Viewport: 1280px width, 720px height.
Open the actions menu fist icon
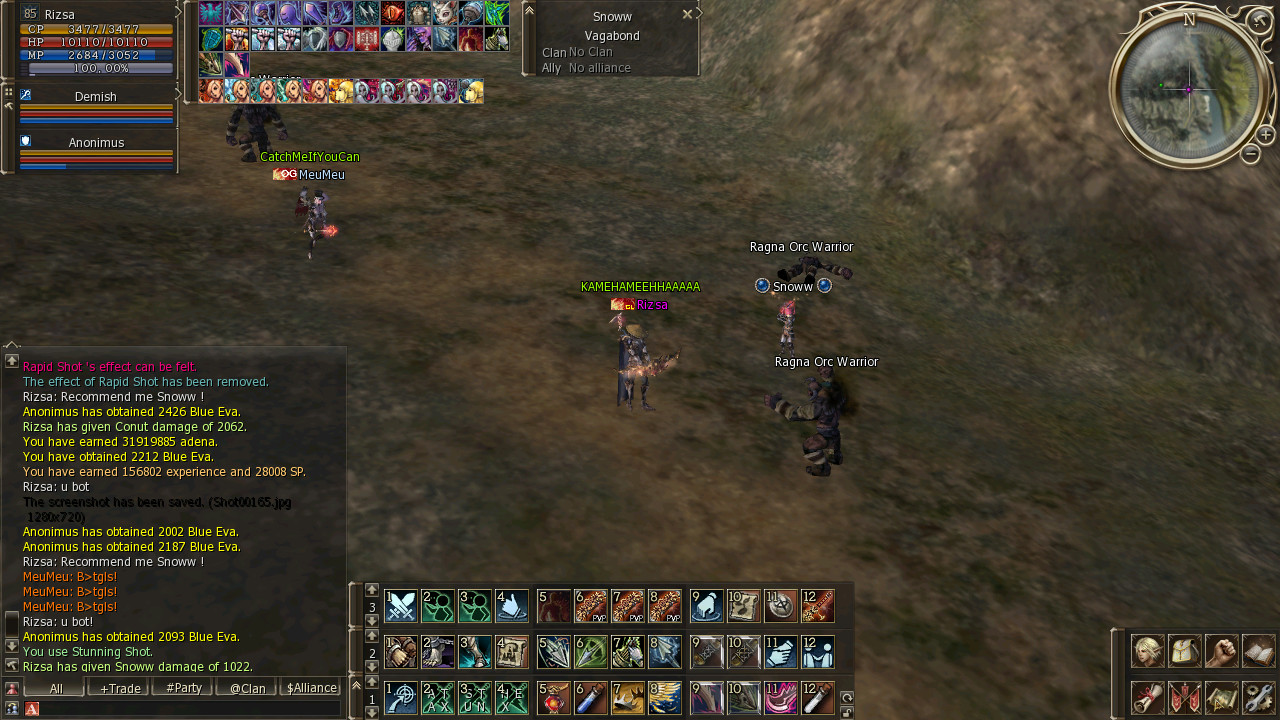[x=1221, y=651]
